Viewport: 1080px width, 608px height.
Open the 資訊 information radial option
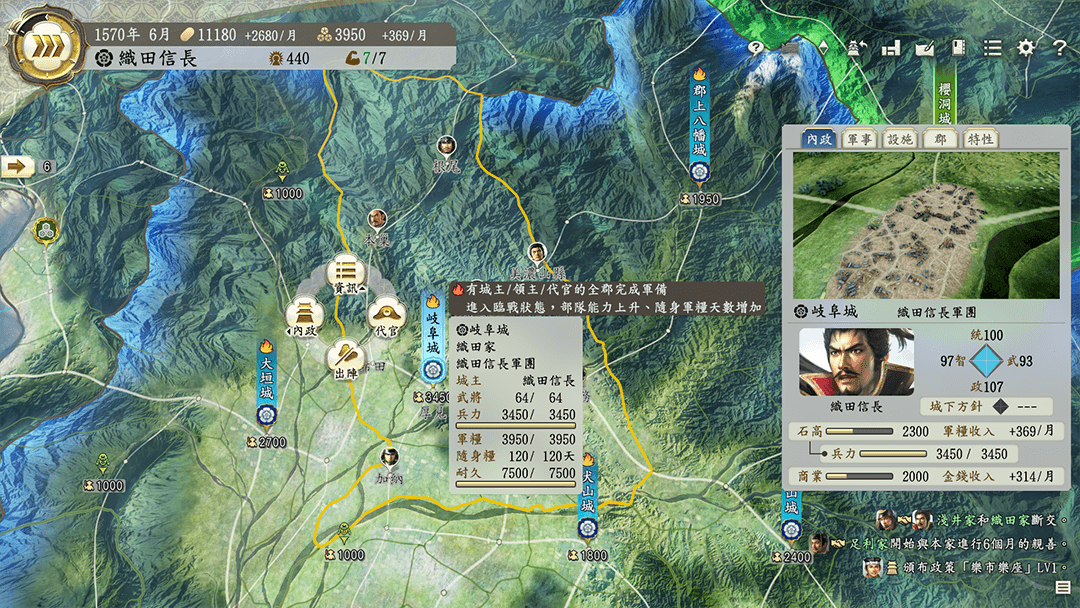click(x=346, y=273)
